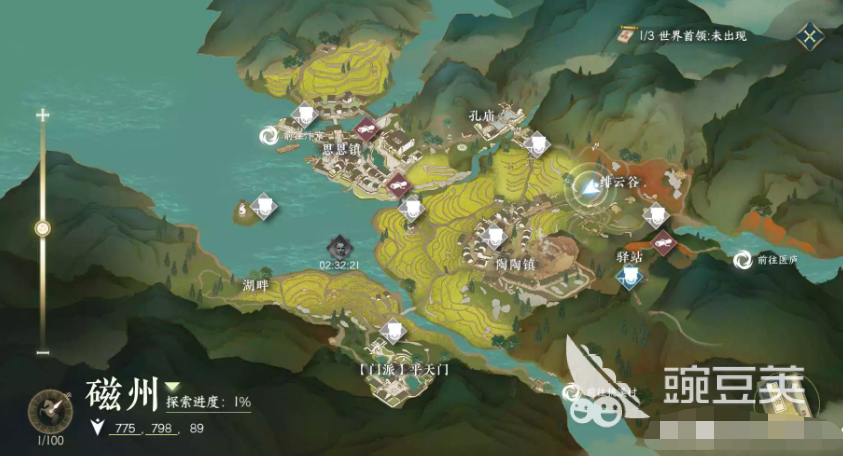This screenshot has width=843, height=456.
Task: Select the 前往医庐 spiral marker
Action: pos(743,260)
